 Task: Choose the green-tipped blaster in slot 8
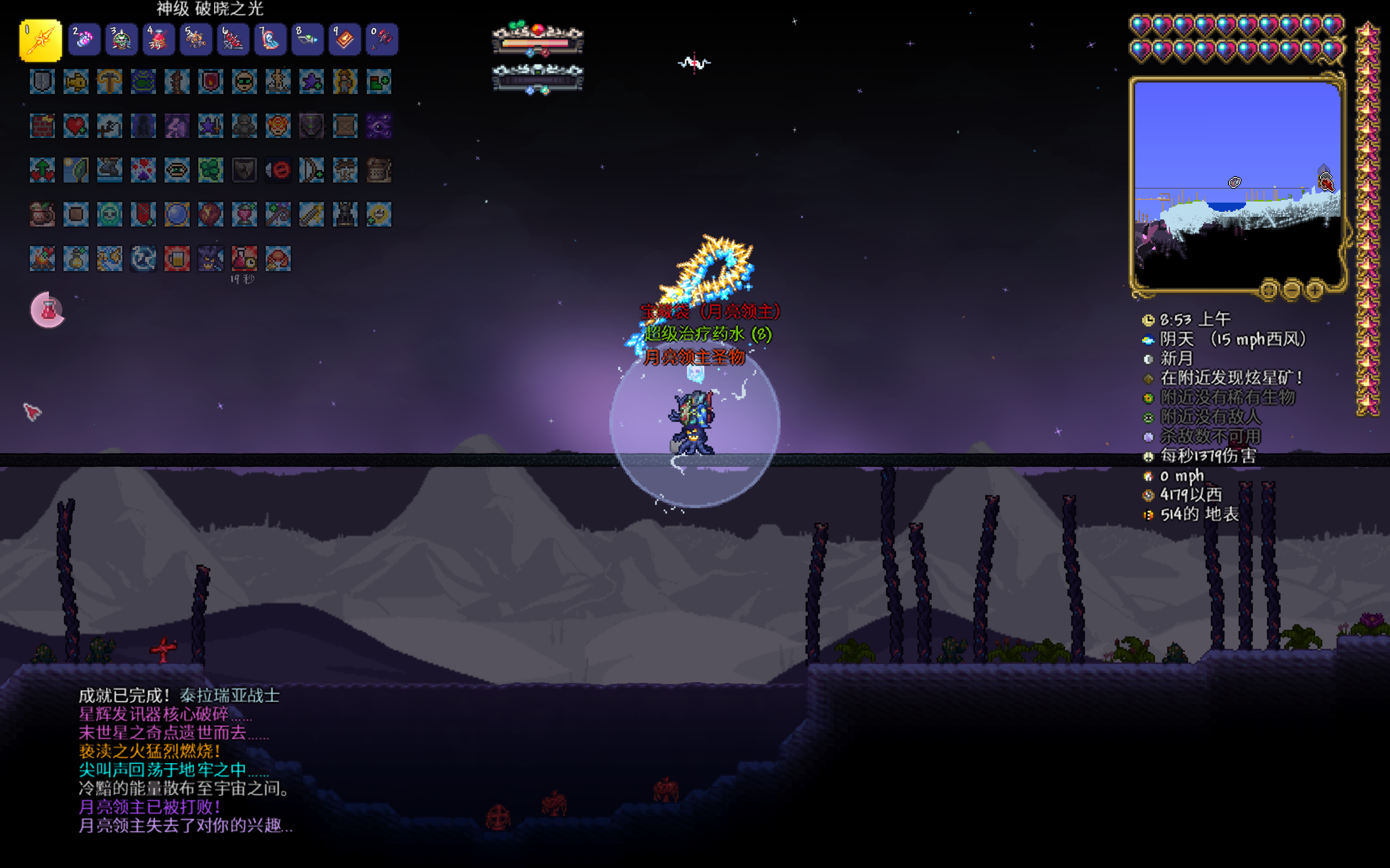click(307, 40)
